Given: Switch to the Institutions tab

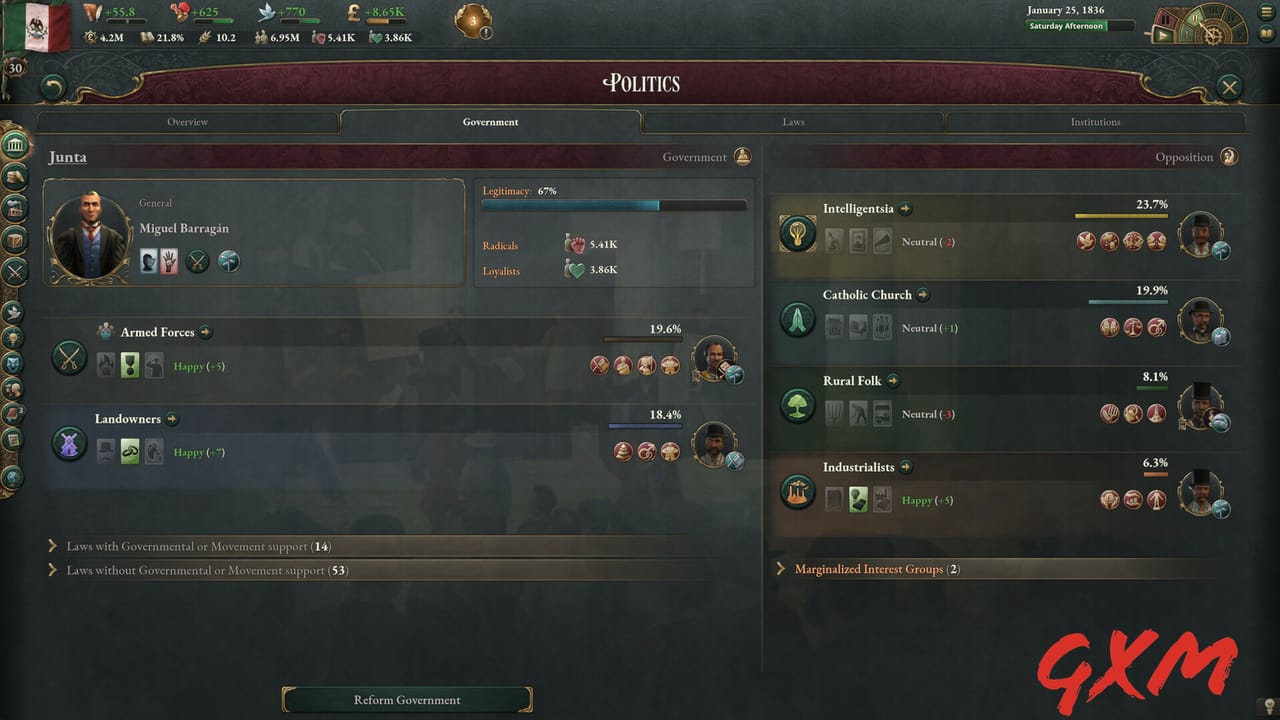Looking at the screenshot, I should coord(1095,121).
